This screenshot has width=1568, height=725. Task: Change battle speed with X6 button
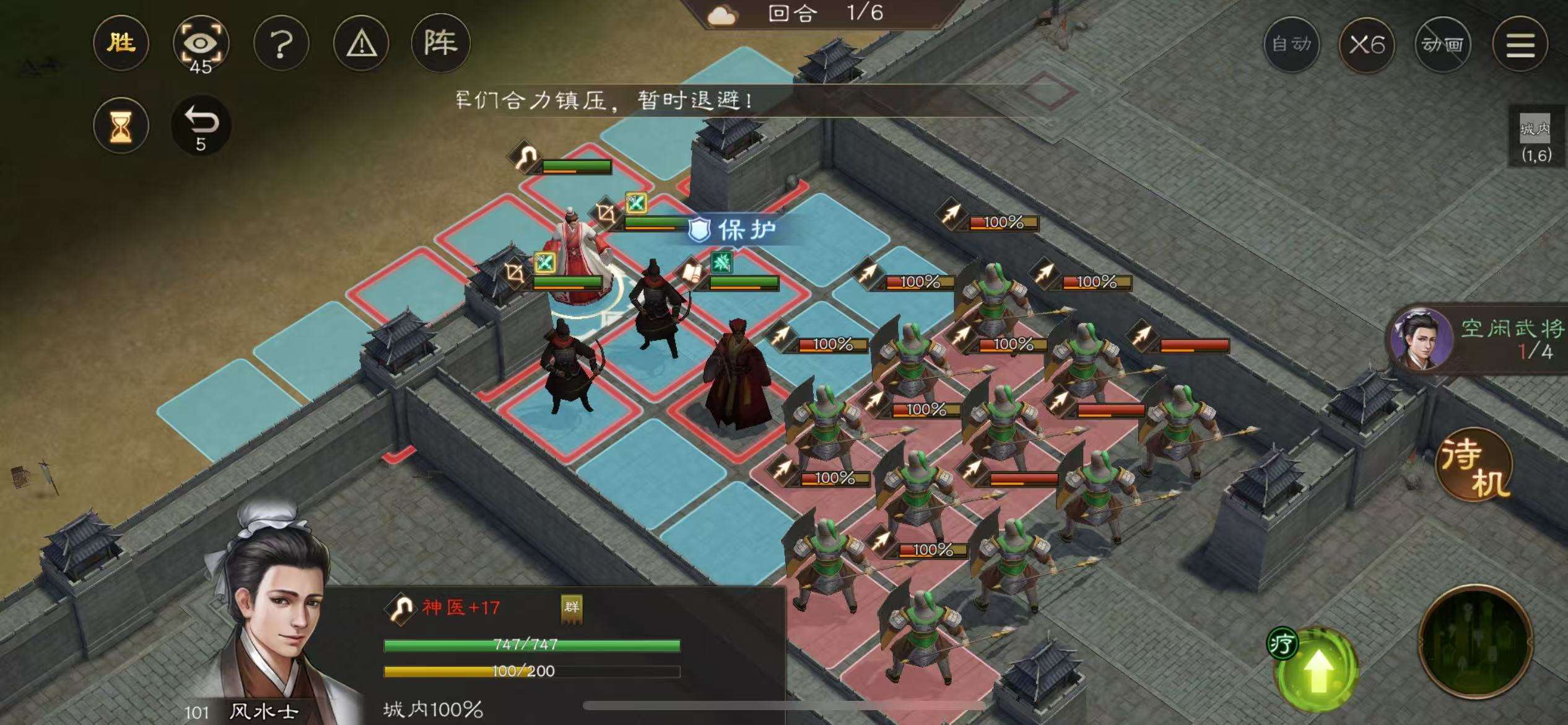(x=1367, y=45)
